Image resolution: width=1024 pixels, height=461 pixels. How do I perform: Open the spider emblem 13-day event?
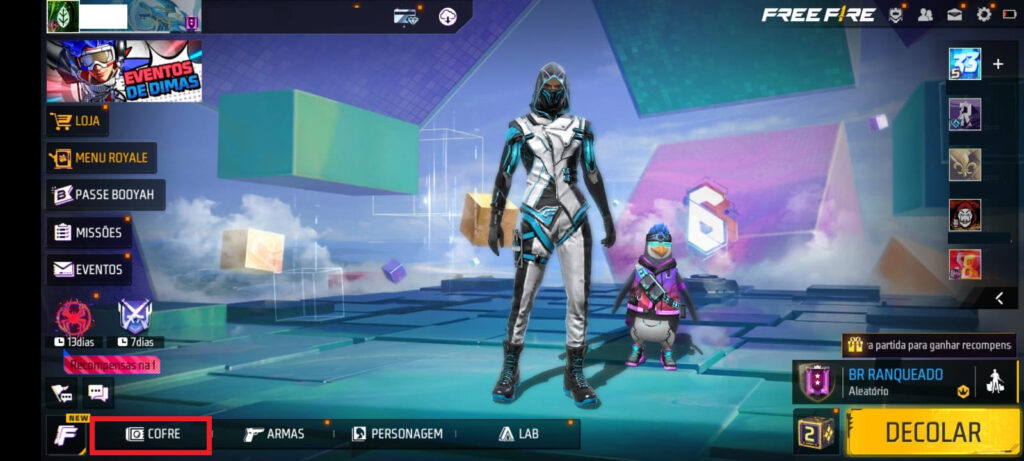pos(70,318)
